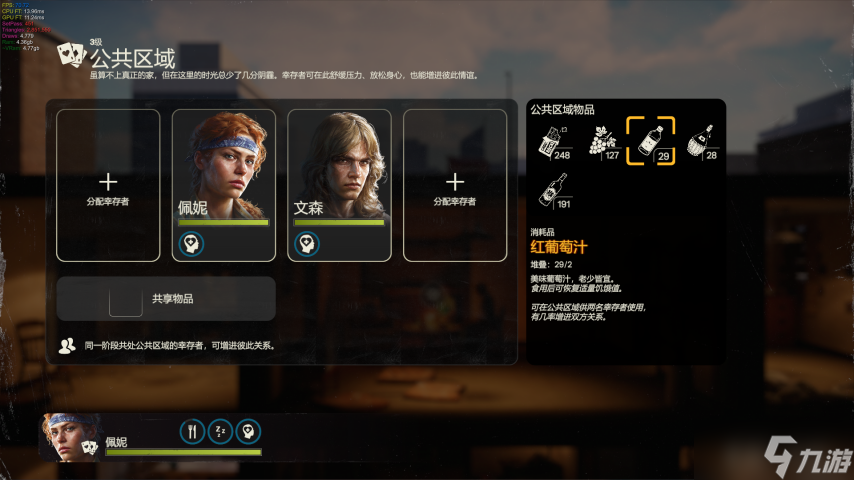Pick the highlighted red grape juice bottle
The height and width of the screenshot is (480, 854).
point(650,141)
